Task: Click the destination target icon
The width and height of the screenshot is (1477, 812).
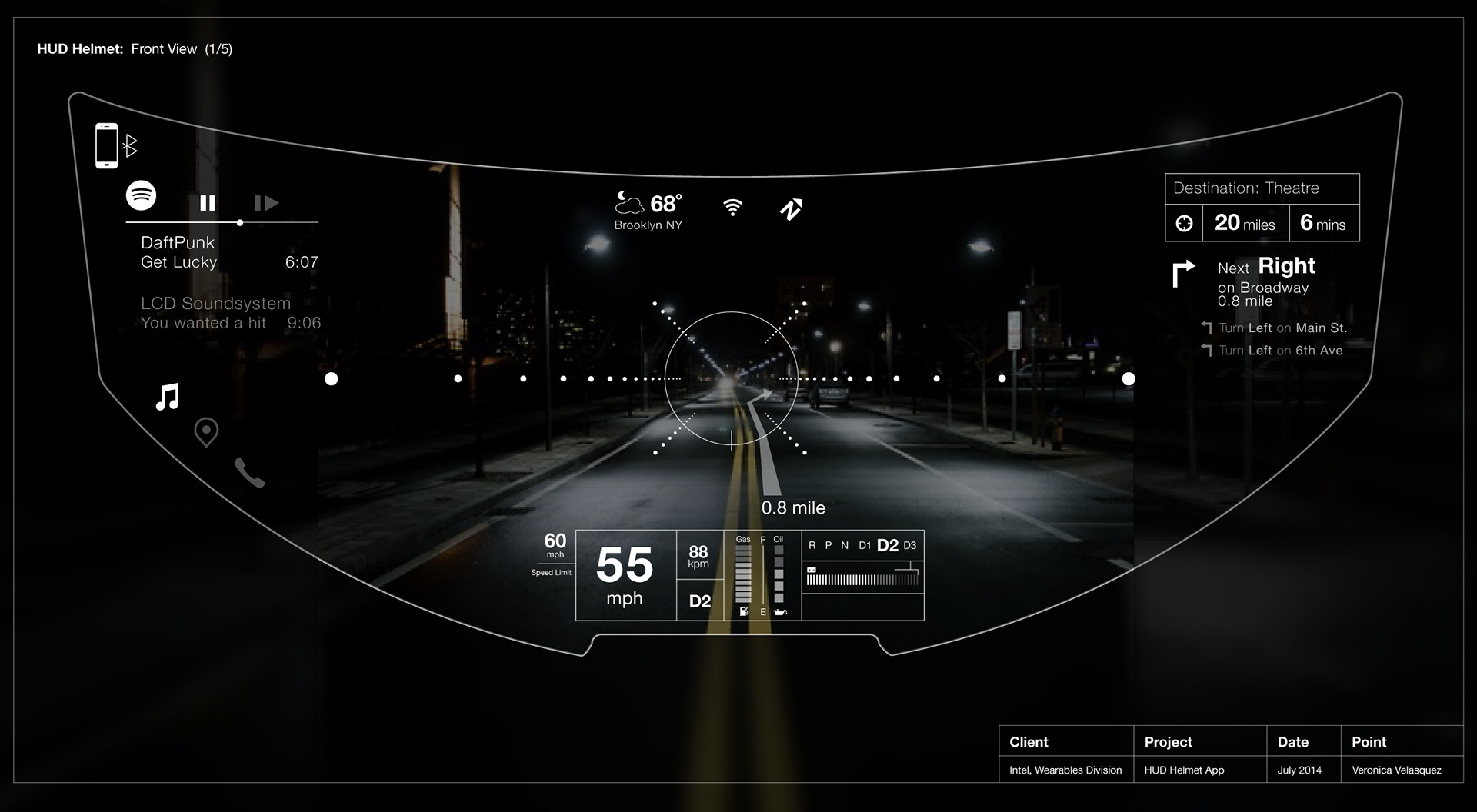Action: click(x=1184, y=223)
